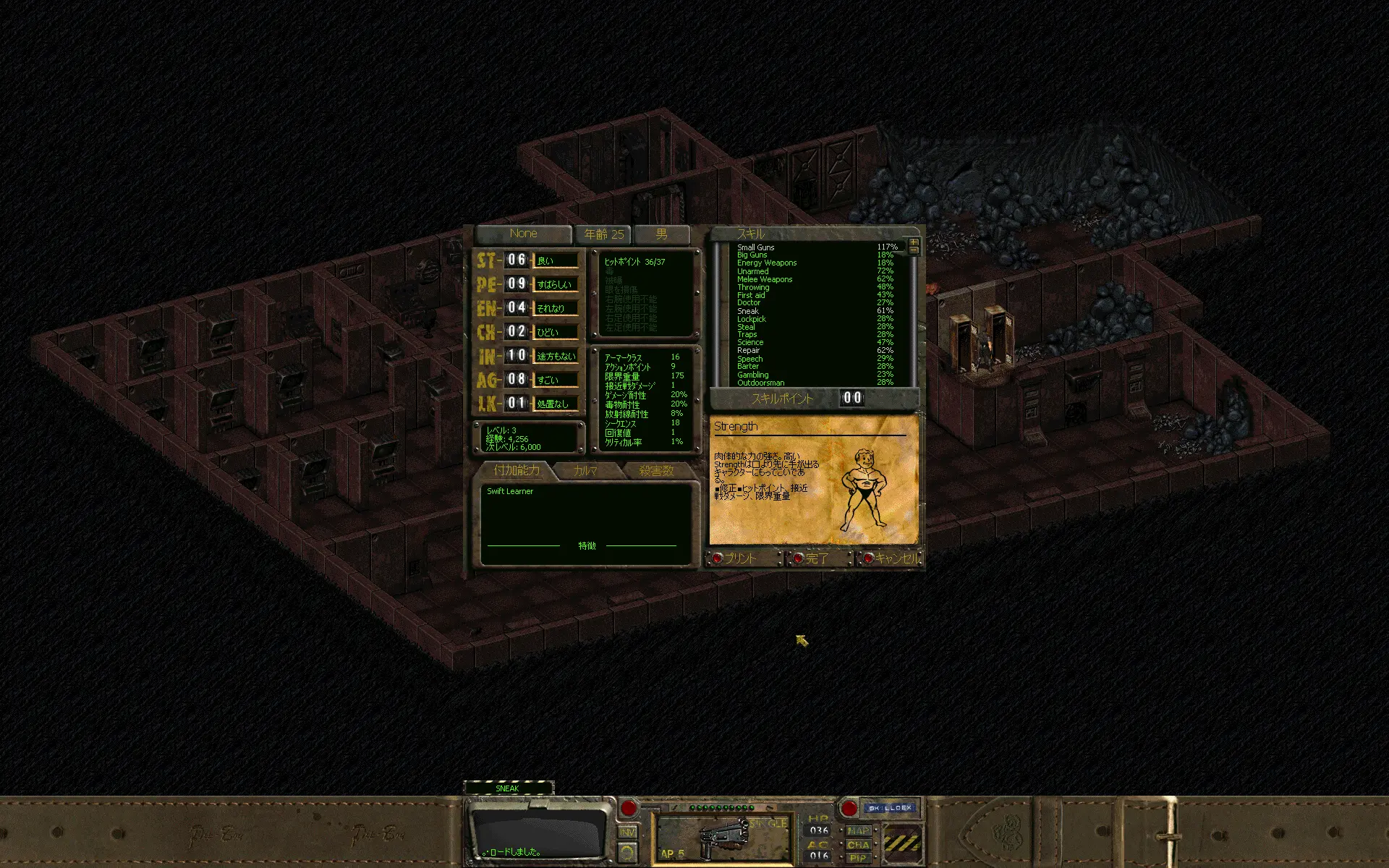Show the 付加能力 (Perks) tab
The image size is (1389, 868).
coord(516,471)
